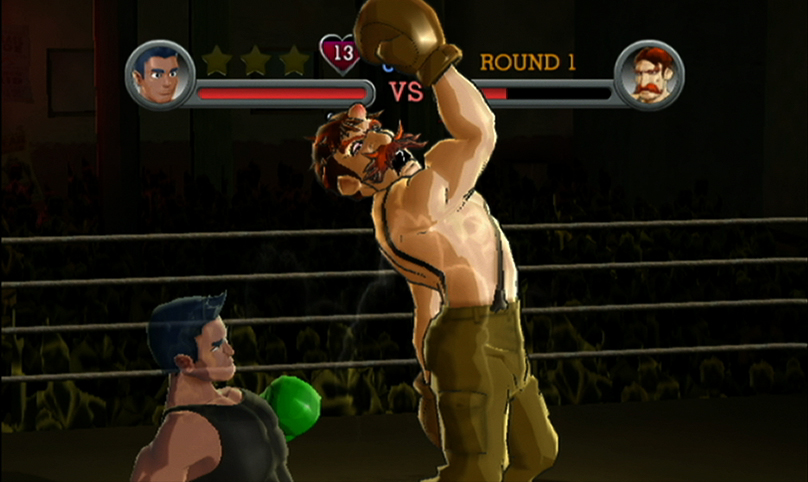The width and height of the screenshot is (808, 482).
Task: Select the mustached opponent's portrait icon
Action: pyautogui.click(x=648, y=75)
